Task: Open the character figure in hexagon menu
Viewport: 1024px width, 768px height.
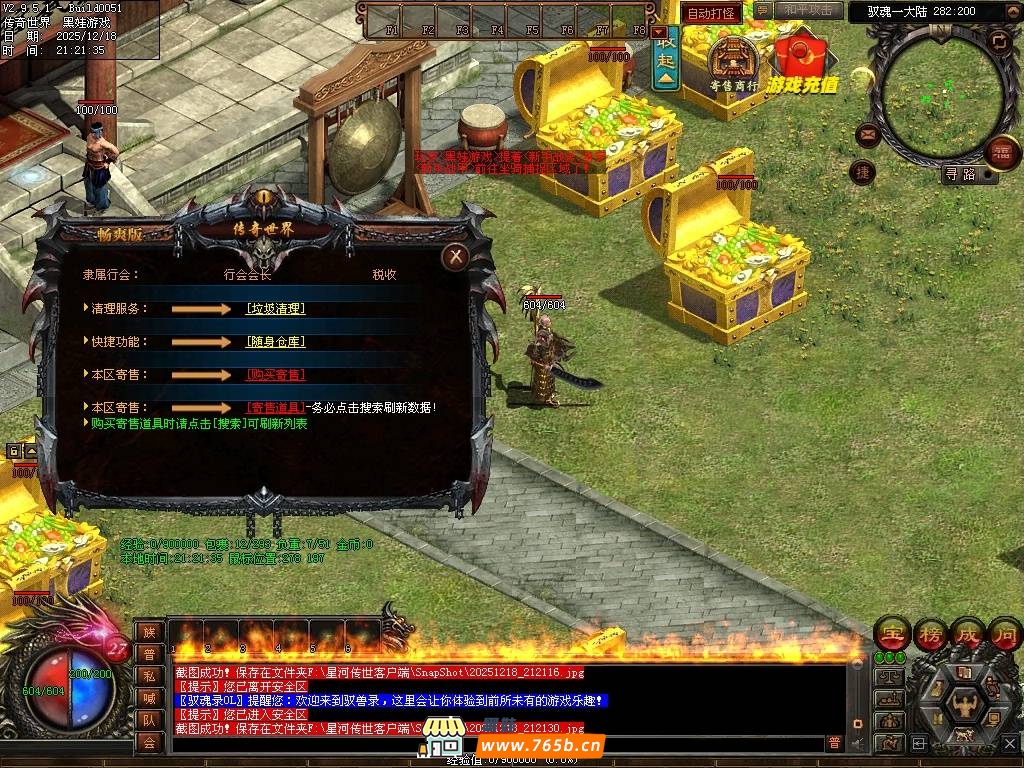Action: point(965,703)
